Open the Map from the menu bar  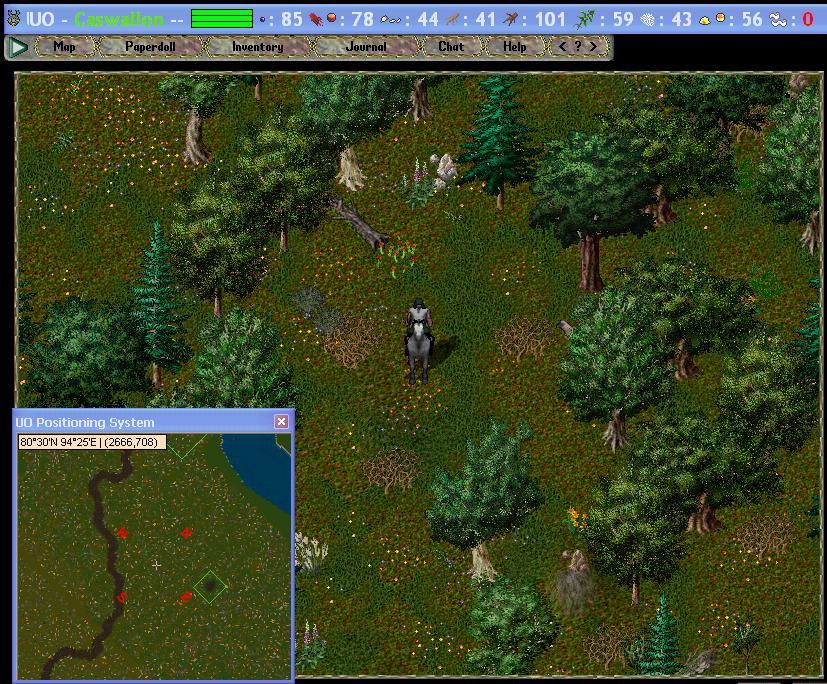click(x=65, y=47)
